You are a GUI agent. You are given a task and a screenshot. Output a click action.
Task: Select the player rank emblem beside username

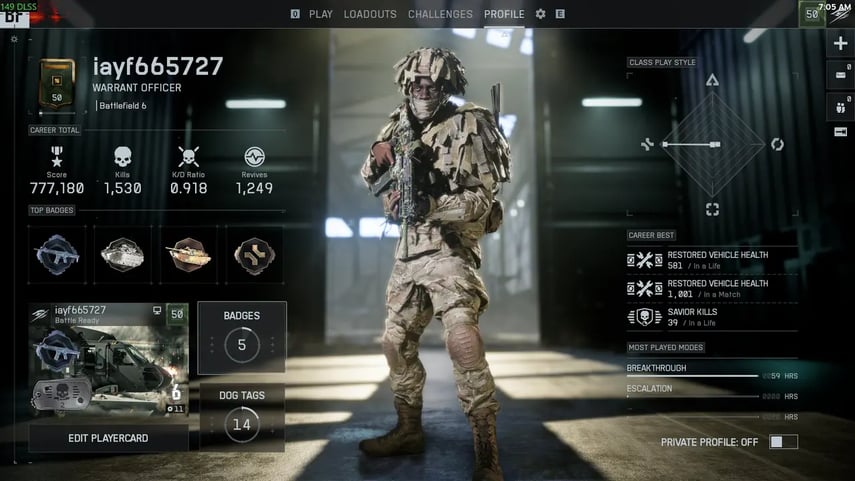tap(57, 85)
